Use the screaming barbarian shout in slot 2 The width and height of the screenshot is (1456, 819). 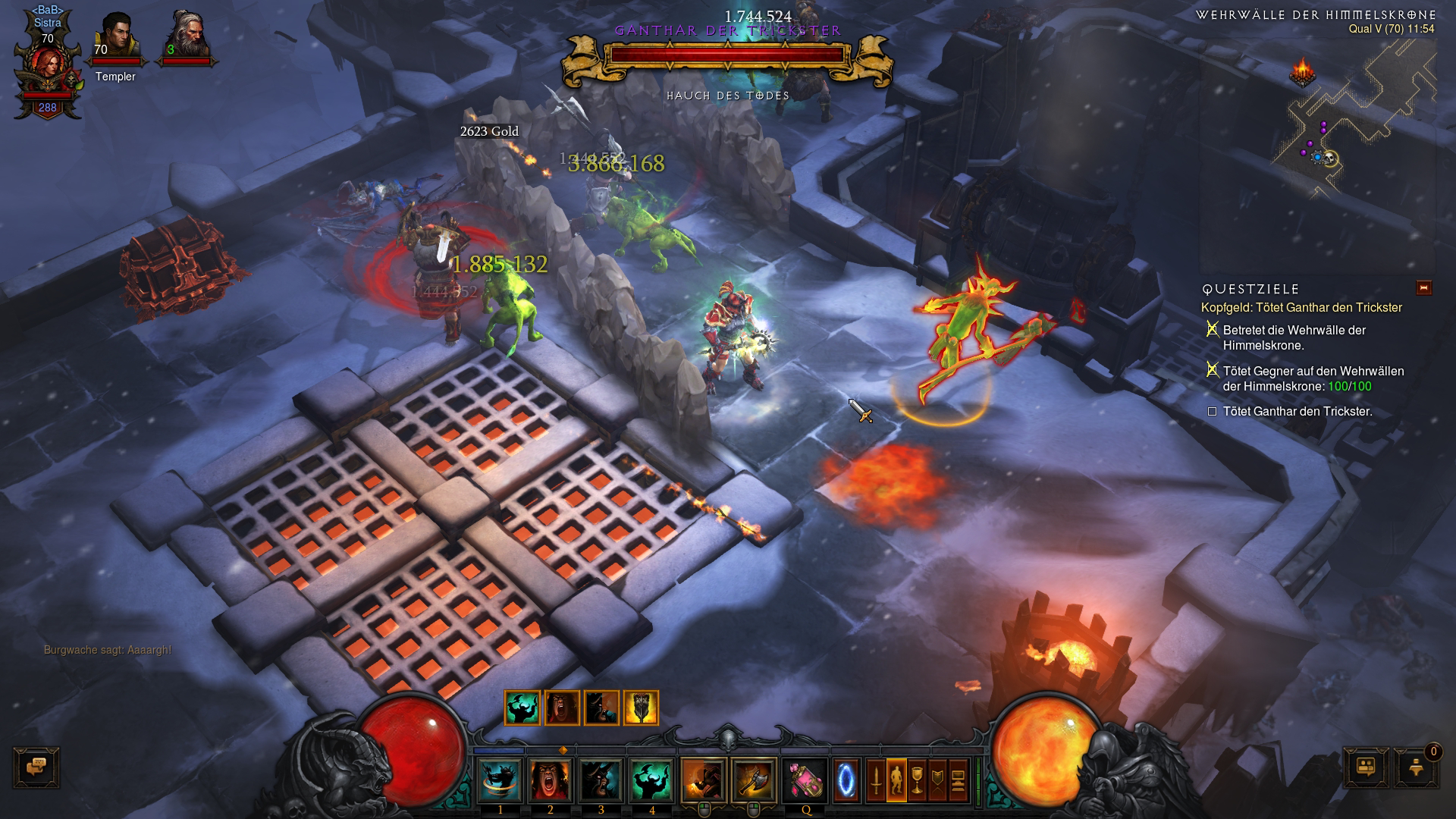tap(551, 780)
